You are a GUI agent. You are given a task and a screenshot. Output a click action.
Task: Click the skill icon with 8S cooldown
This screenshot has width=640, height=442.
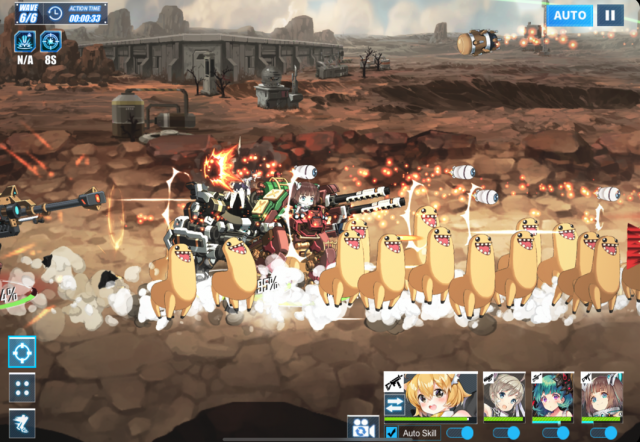[50, 42]
